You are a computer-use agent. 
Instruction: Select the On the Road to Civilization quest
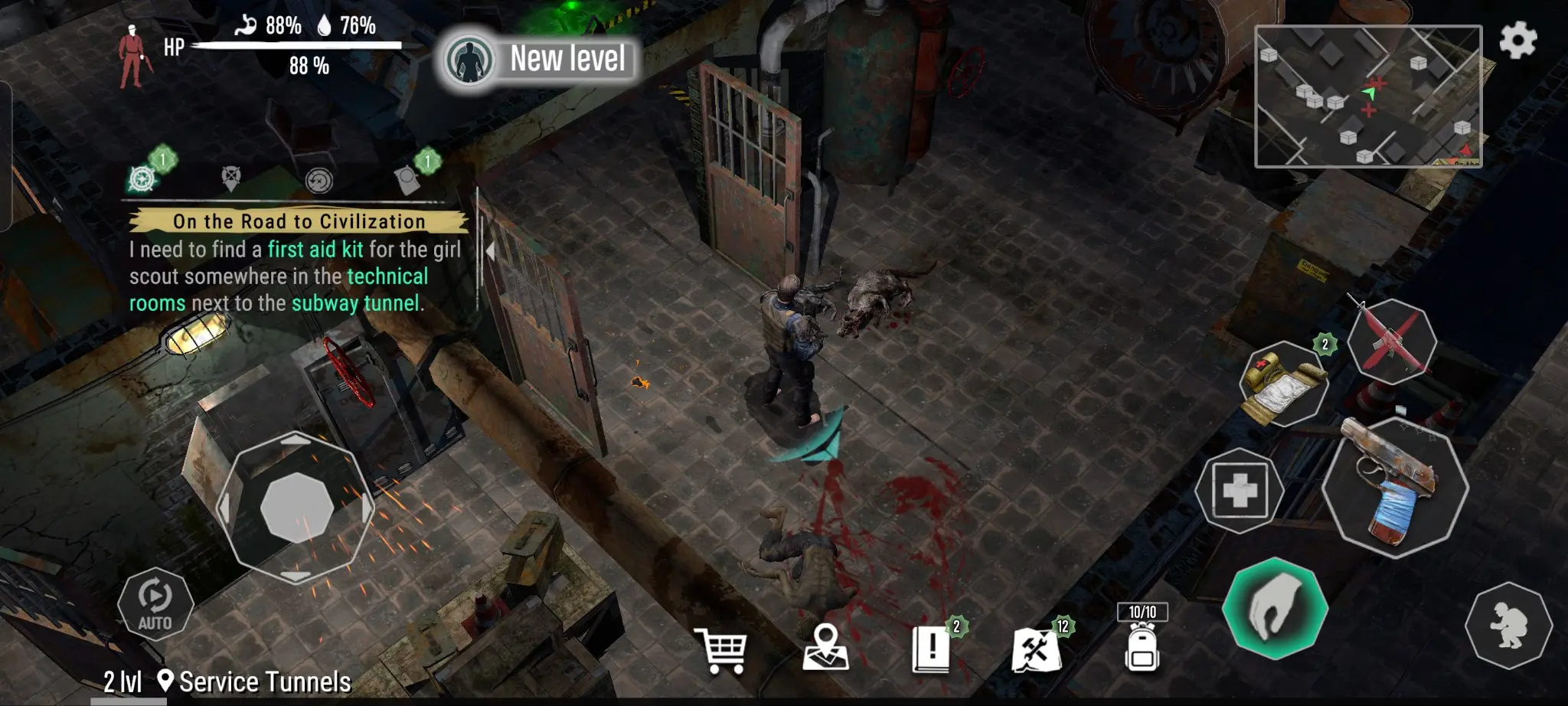click(299, 221)
